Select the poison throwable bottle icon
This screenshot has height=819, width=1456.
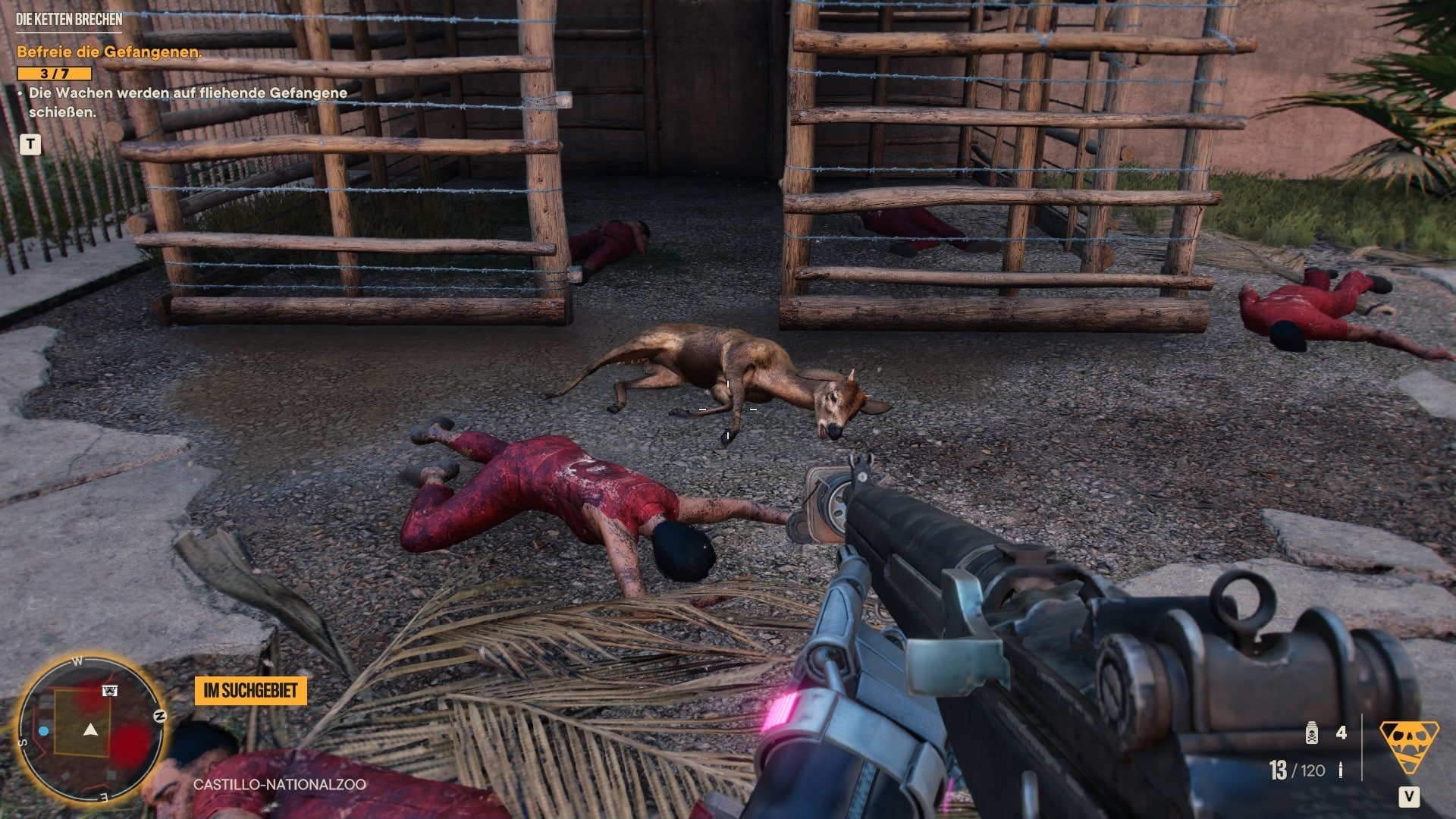pyautogui.click(x=1311, y=733)
